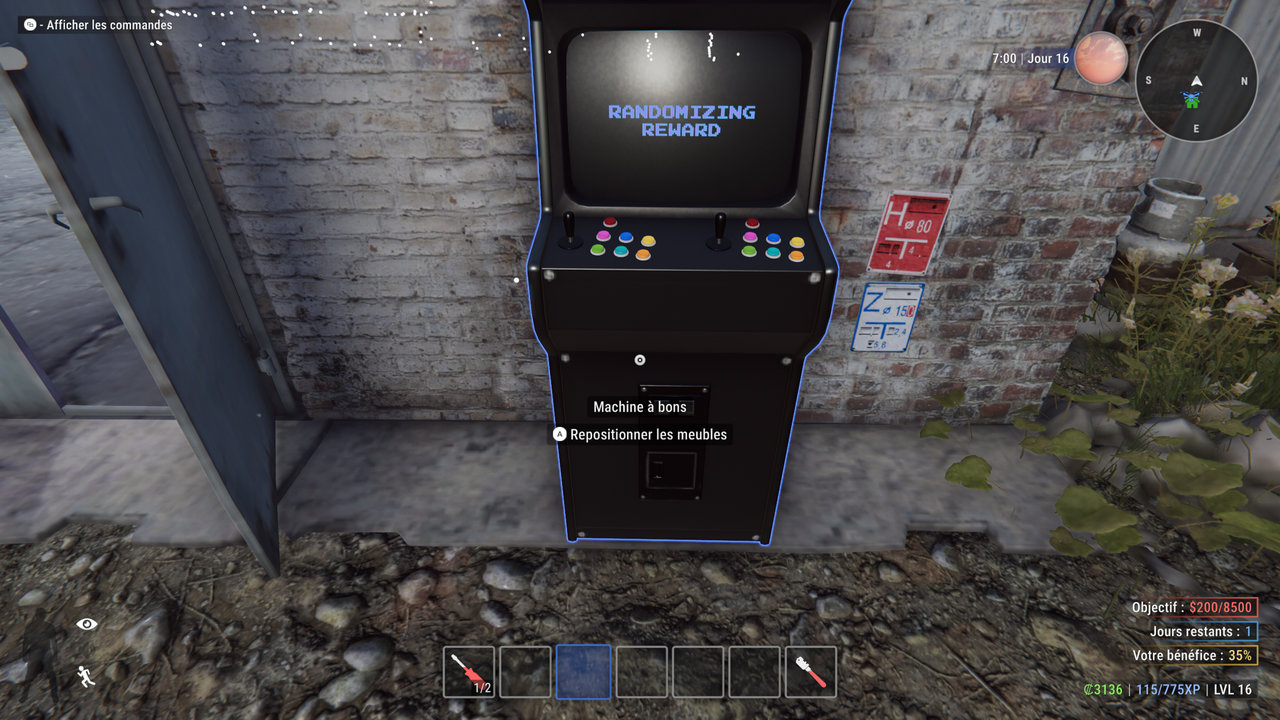
Task: Open the circular compass minimap
Action: tap(1196, 80)
